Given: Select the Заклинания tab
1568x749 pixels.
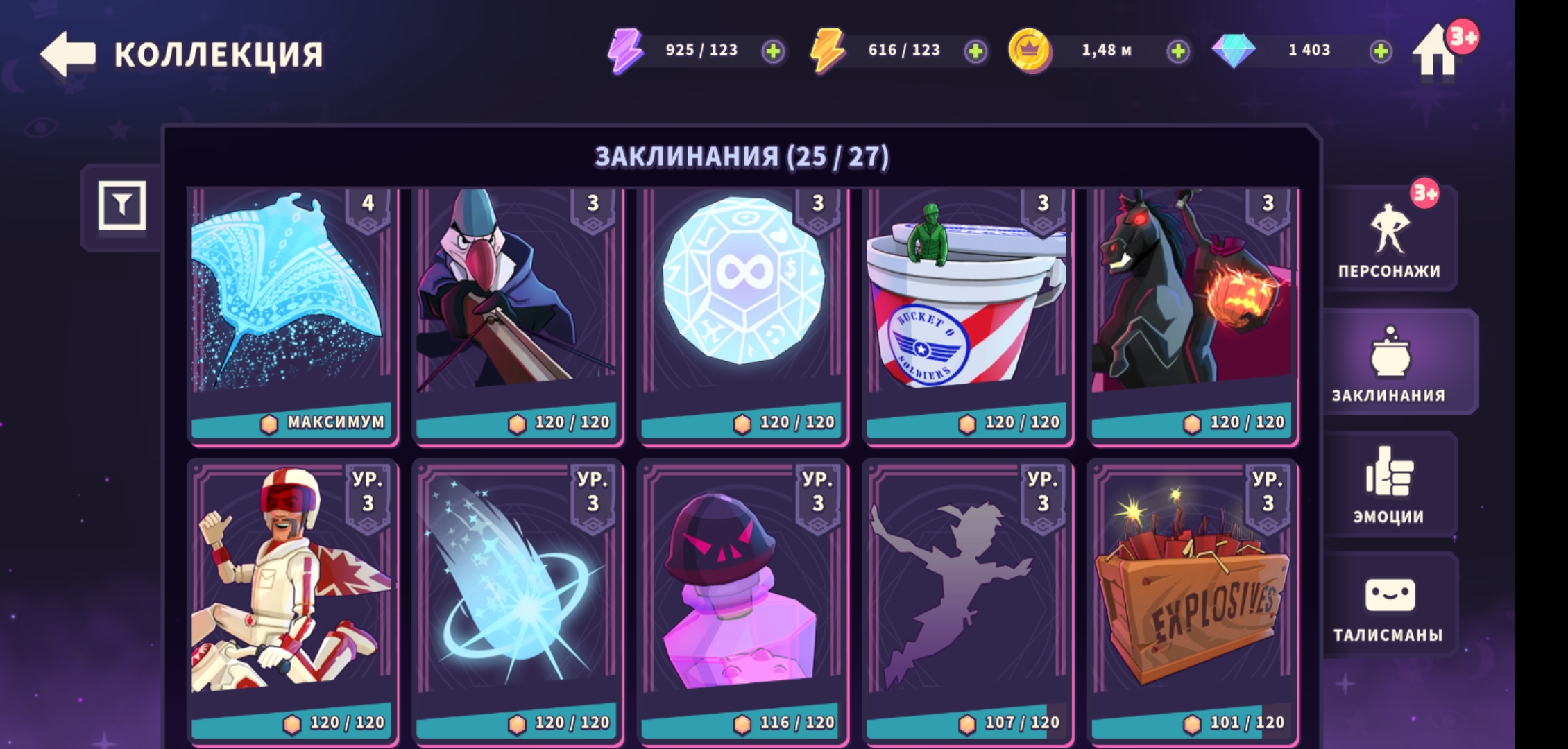Looking at the screenshot, I should point(1389,362).
